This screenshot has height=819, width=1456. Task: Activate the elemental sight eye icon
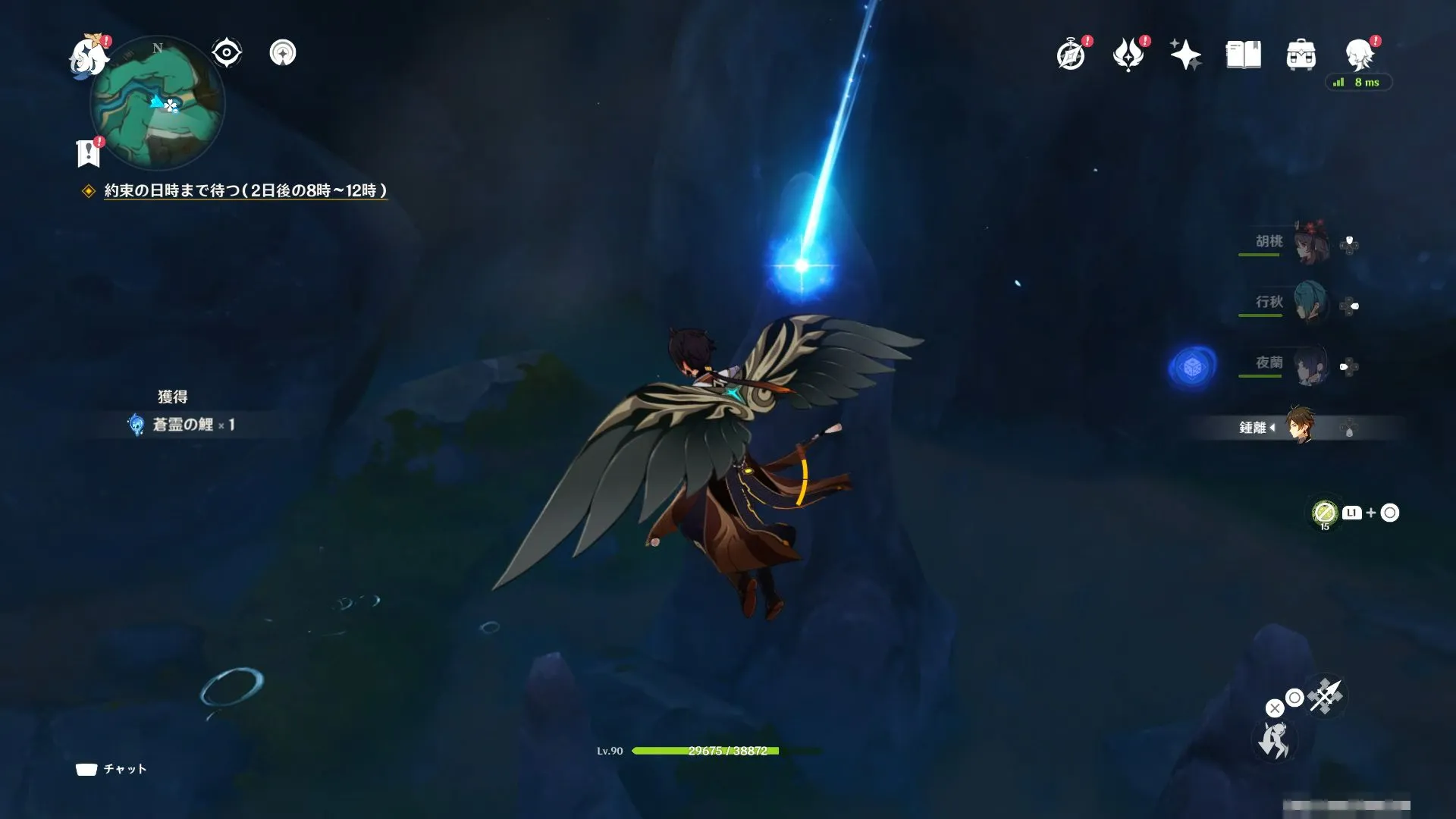point(227,53)
